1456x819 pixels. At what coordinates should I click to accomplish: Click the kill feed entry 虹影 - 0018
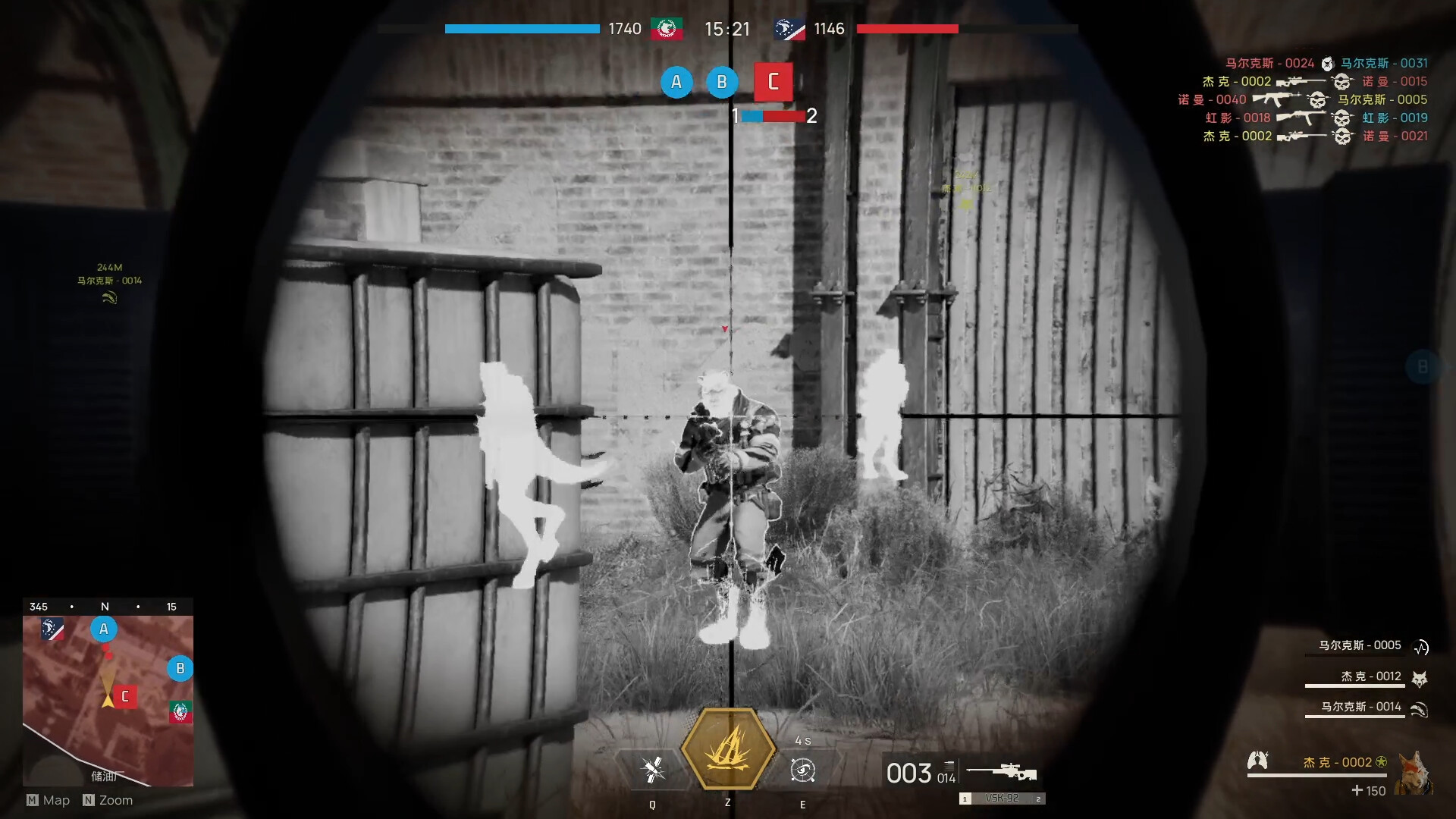point(1237,118)
